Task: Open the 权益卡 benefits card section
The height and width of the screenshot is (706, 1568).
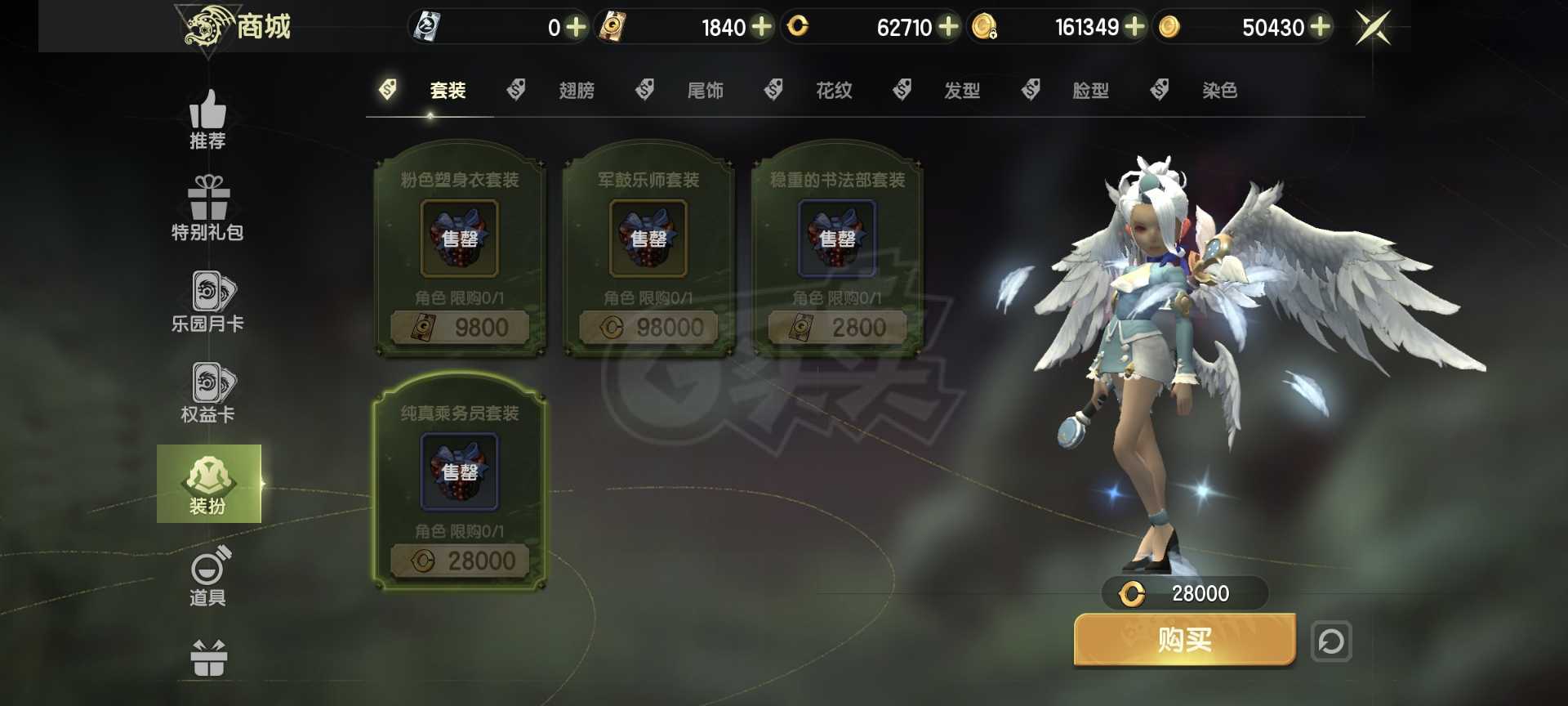Action: coord(209,391)
